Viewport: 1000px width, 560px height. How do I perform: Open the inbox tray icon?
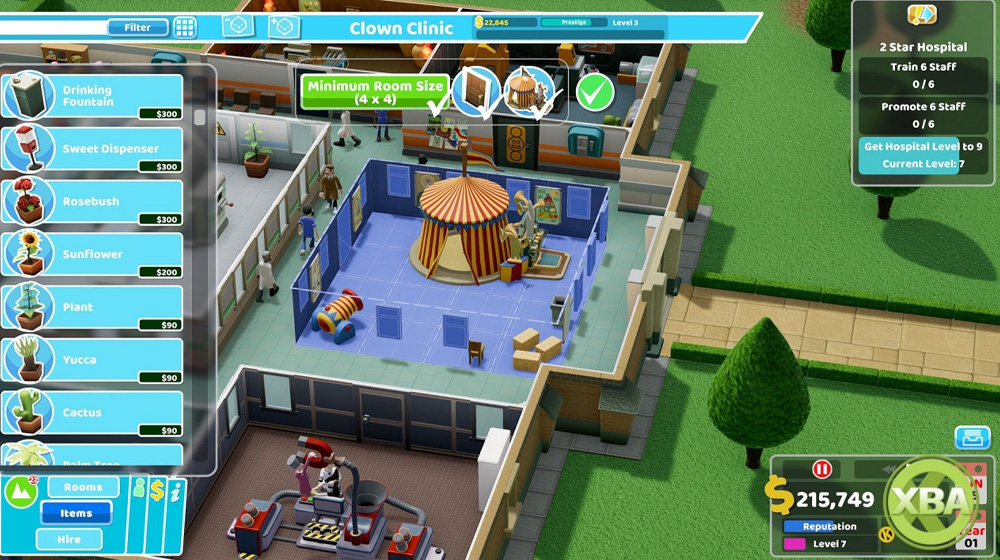pos(971,437)
